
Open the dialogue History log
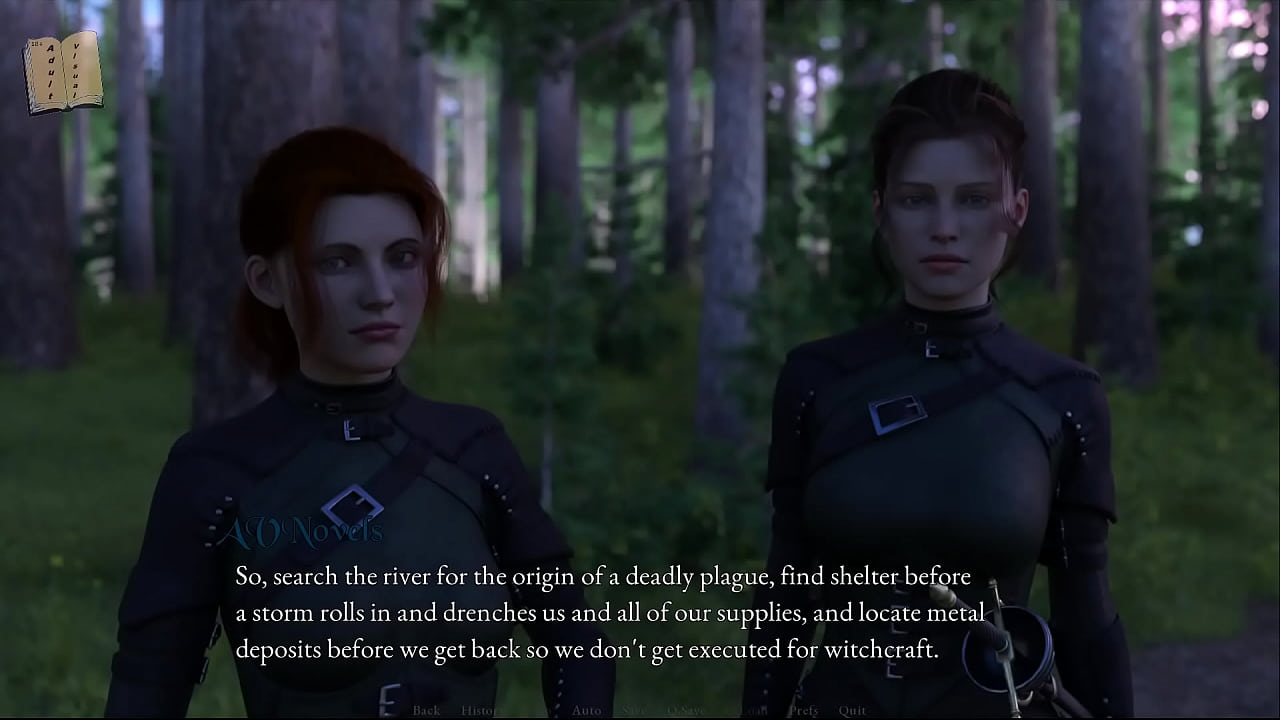click(x=480, y=710)
